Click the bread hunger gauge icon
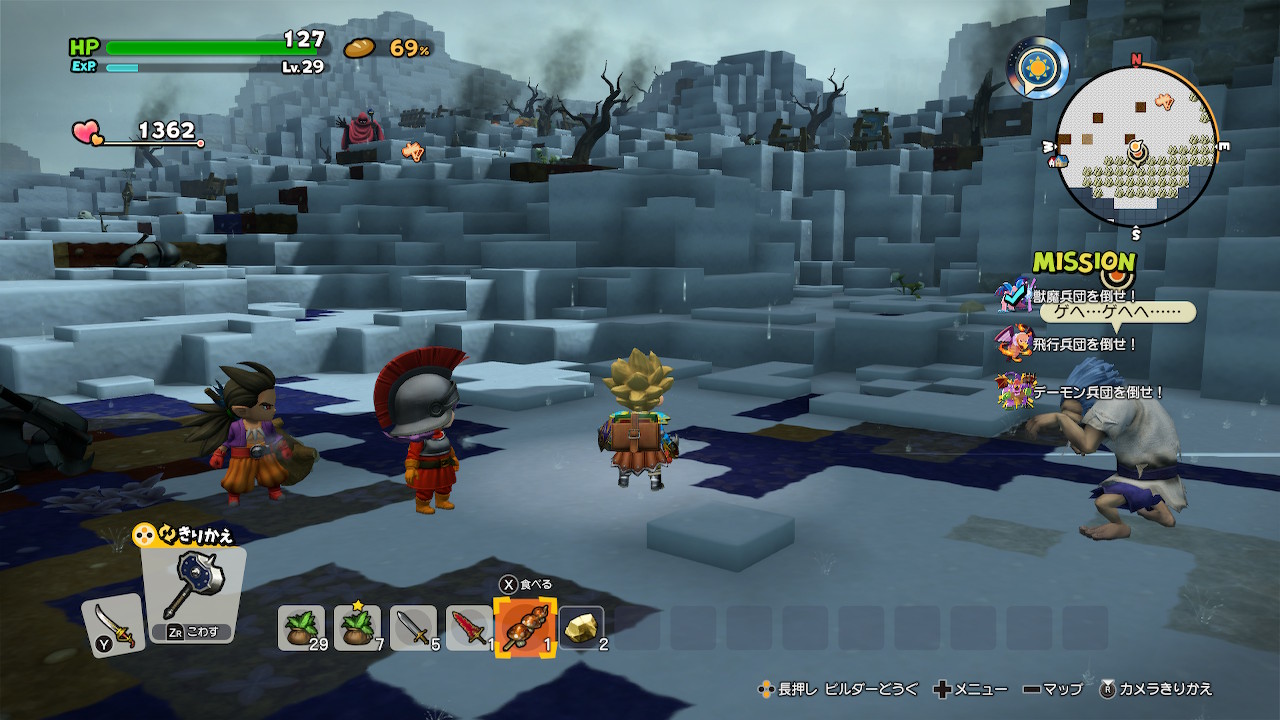1280x720 pixels. (359, 48)
